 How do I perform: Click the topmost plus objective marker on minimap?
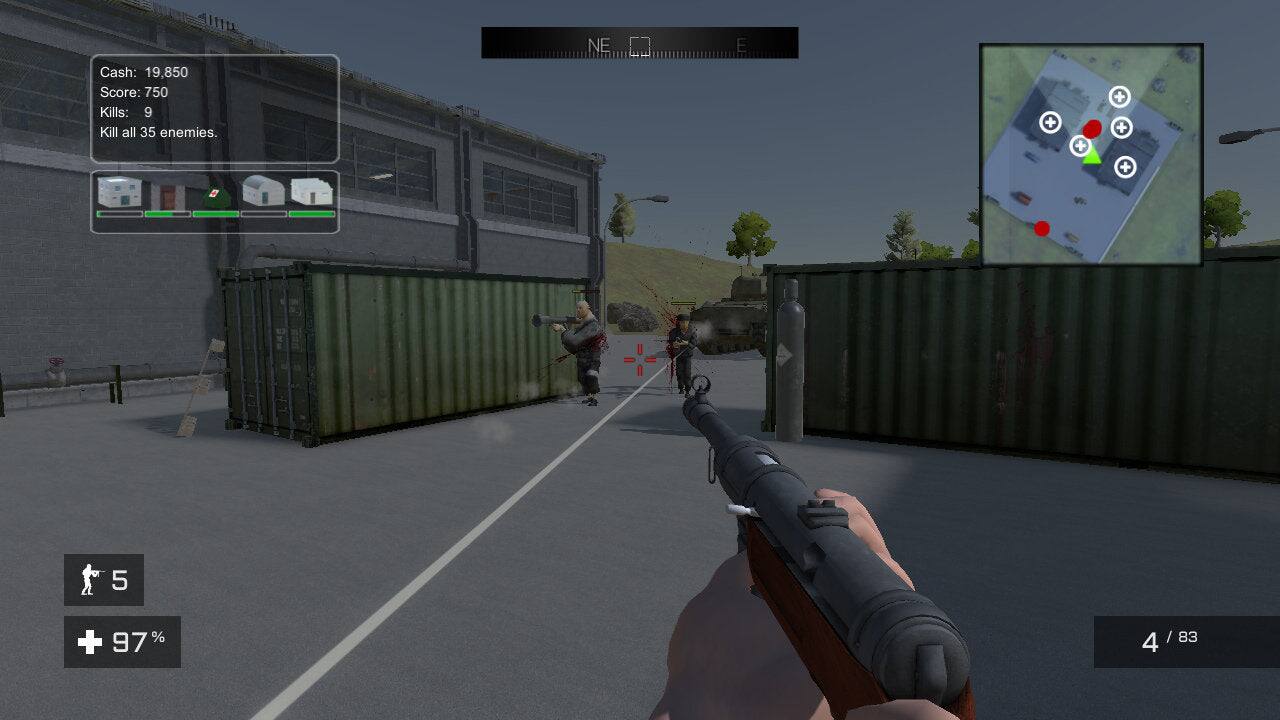coord(1119,97)
